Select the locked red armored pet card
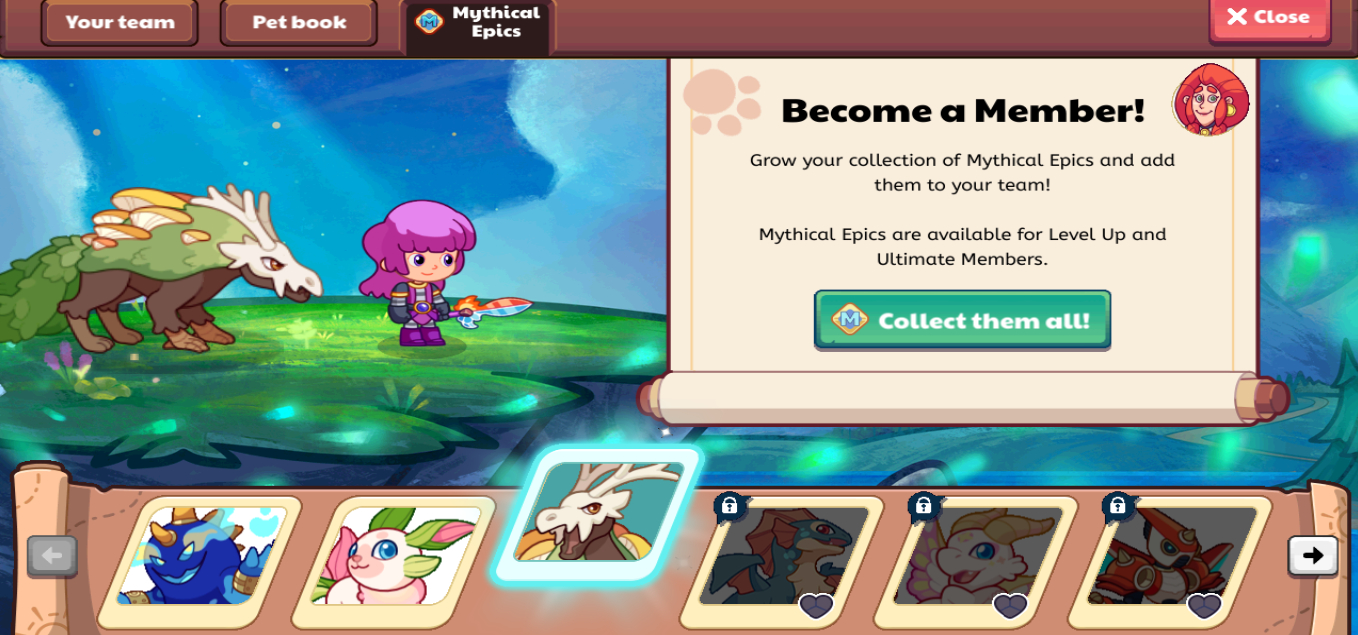The height and width of the screenshot is (635, 1358). tap(1170, 557)
